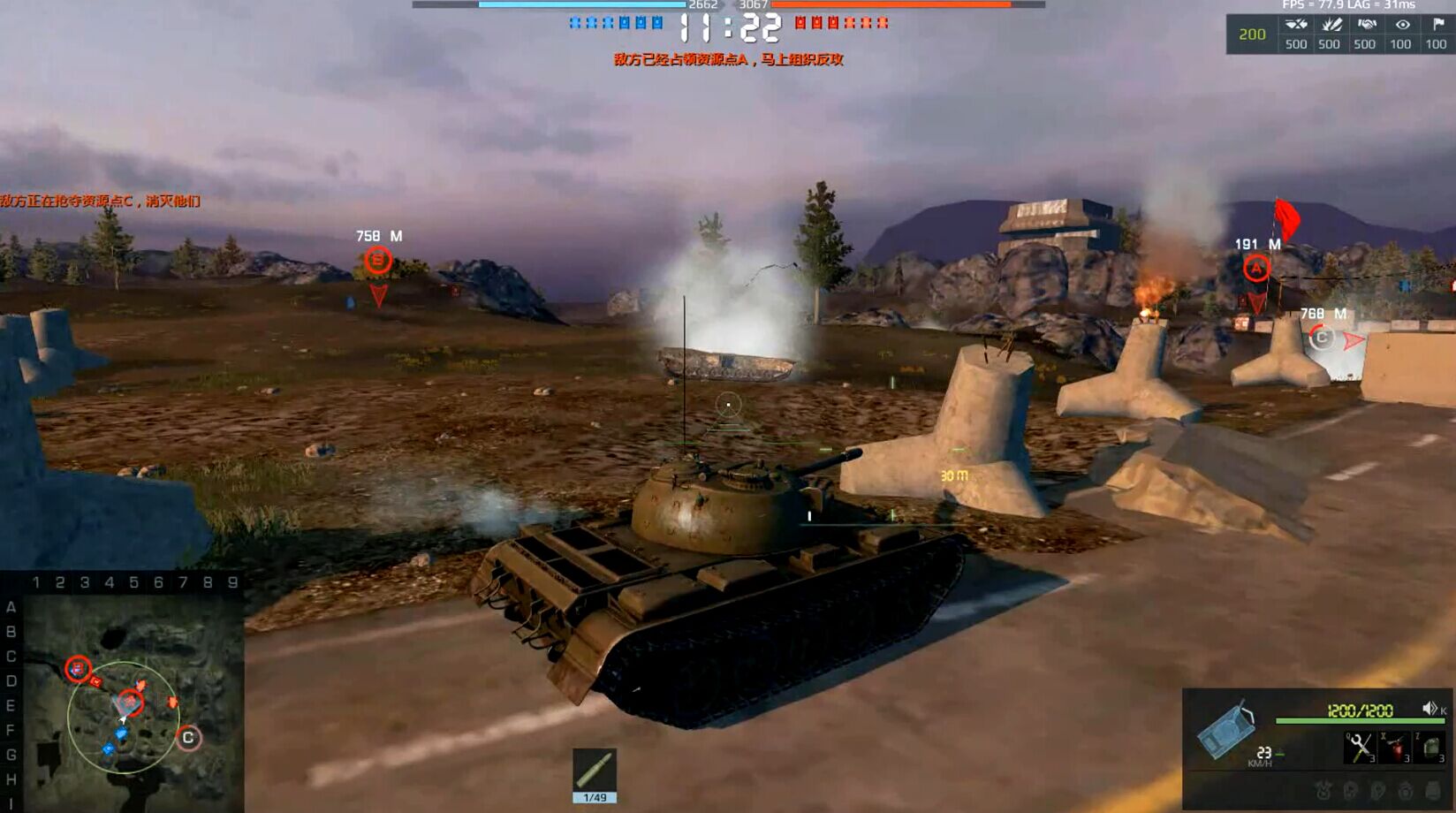Click the blue tank damage status diagram
This screenshot has width=1456, height=813.
pos(1226,730)
